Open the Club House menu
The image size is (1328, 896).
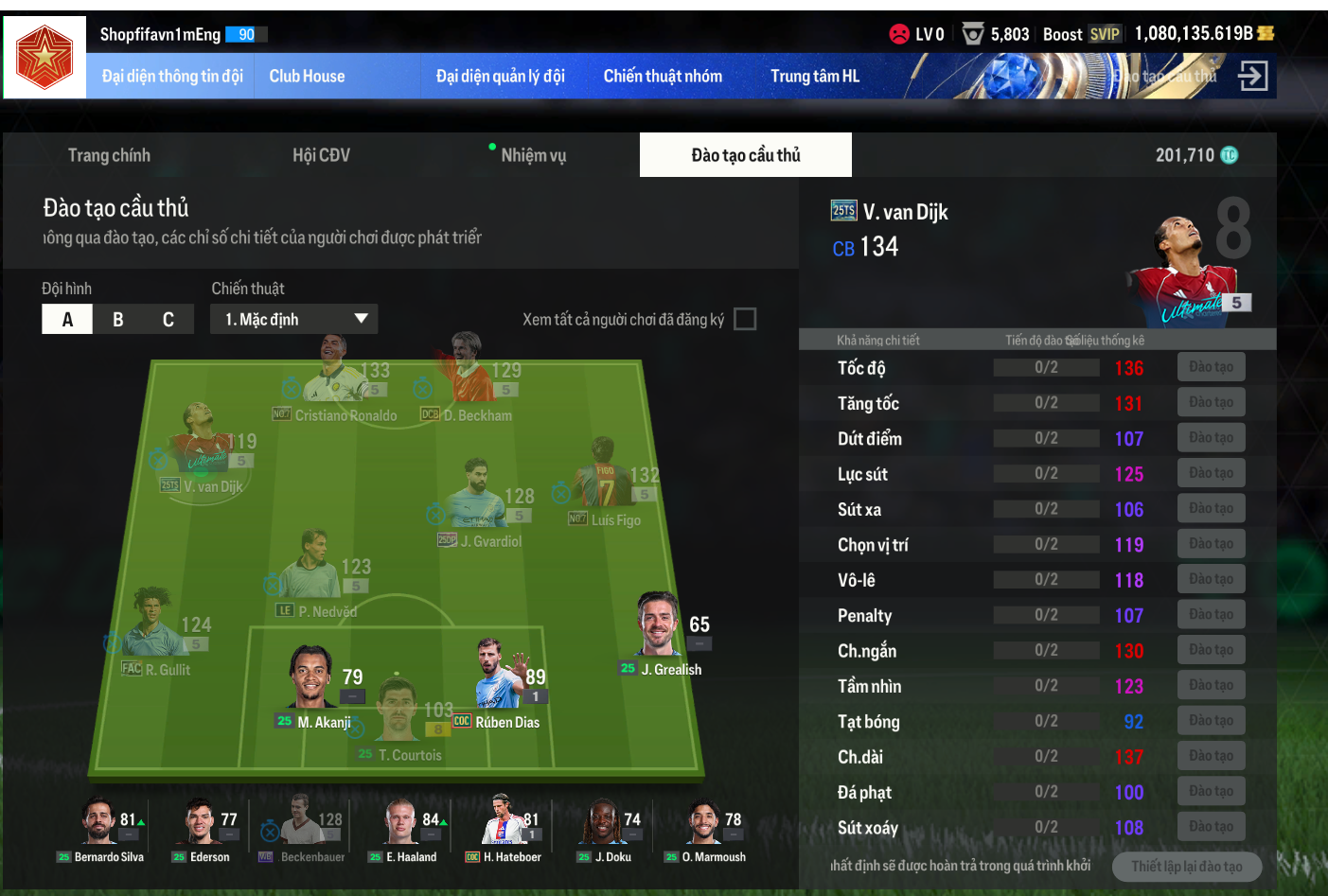(x=307, y=77)
